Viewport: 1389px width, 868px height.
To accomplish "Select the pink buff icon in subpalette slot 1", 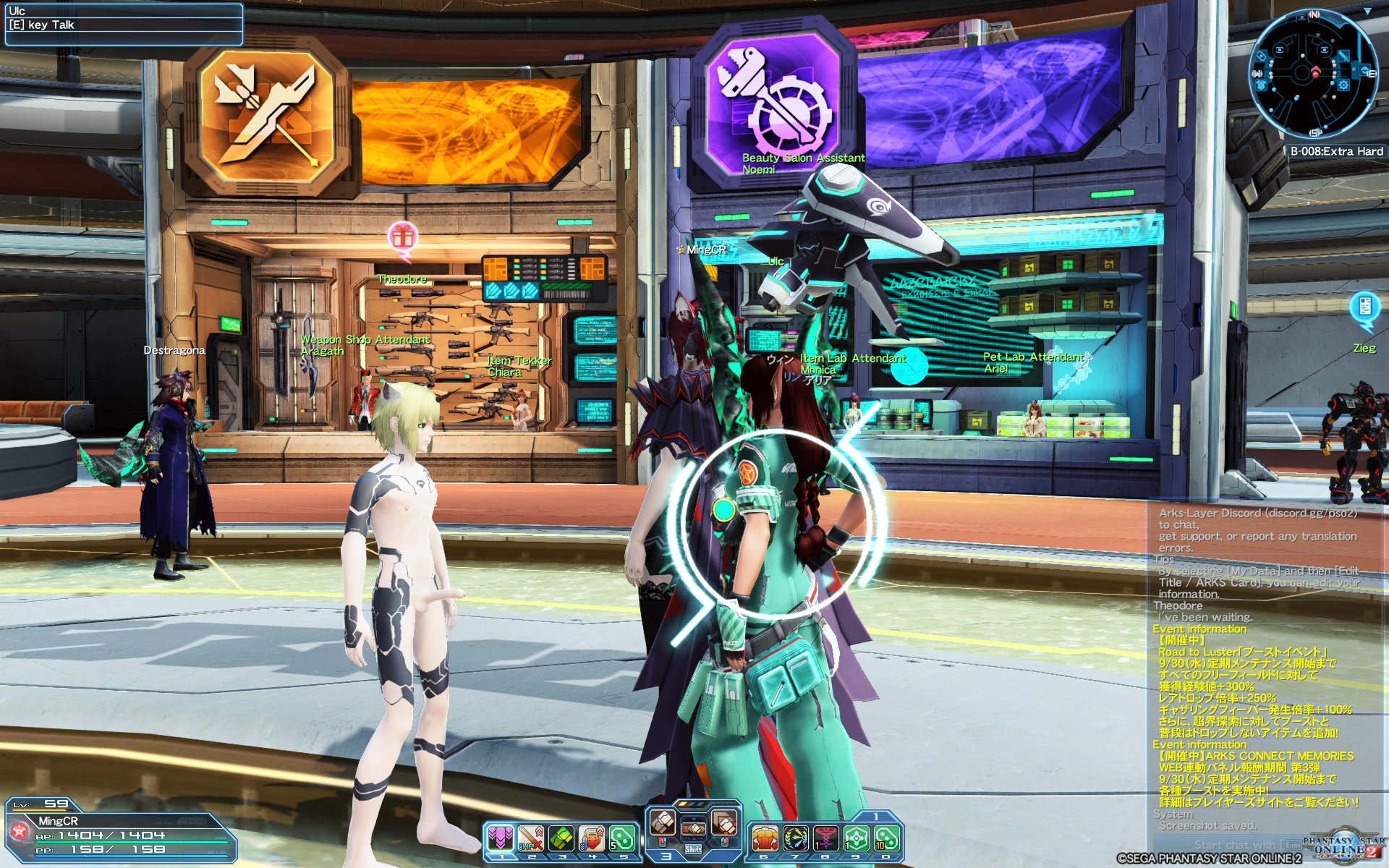I will [x=501, y=837].
